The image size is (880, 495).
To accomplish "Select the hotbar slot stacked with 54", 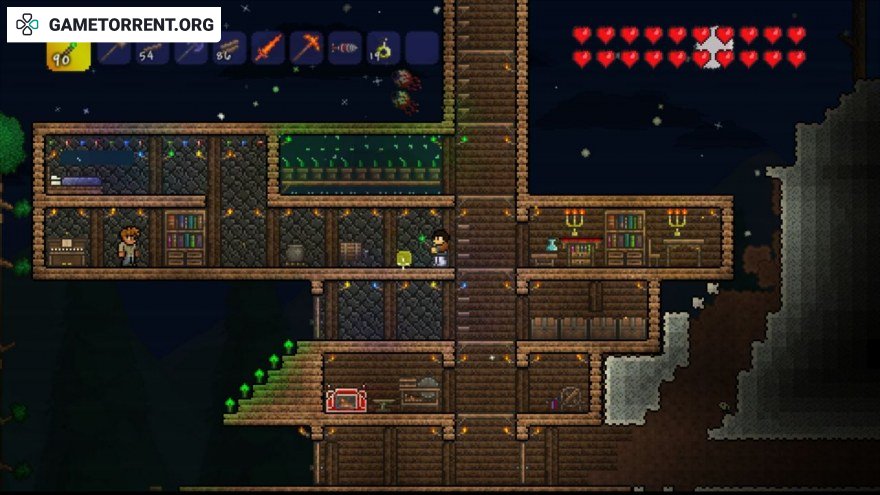I will coord(153,48).
